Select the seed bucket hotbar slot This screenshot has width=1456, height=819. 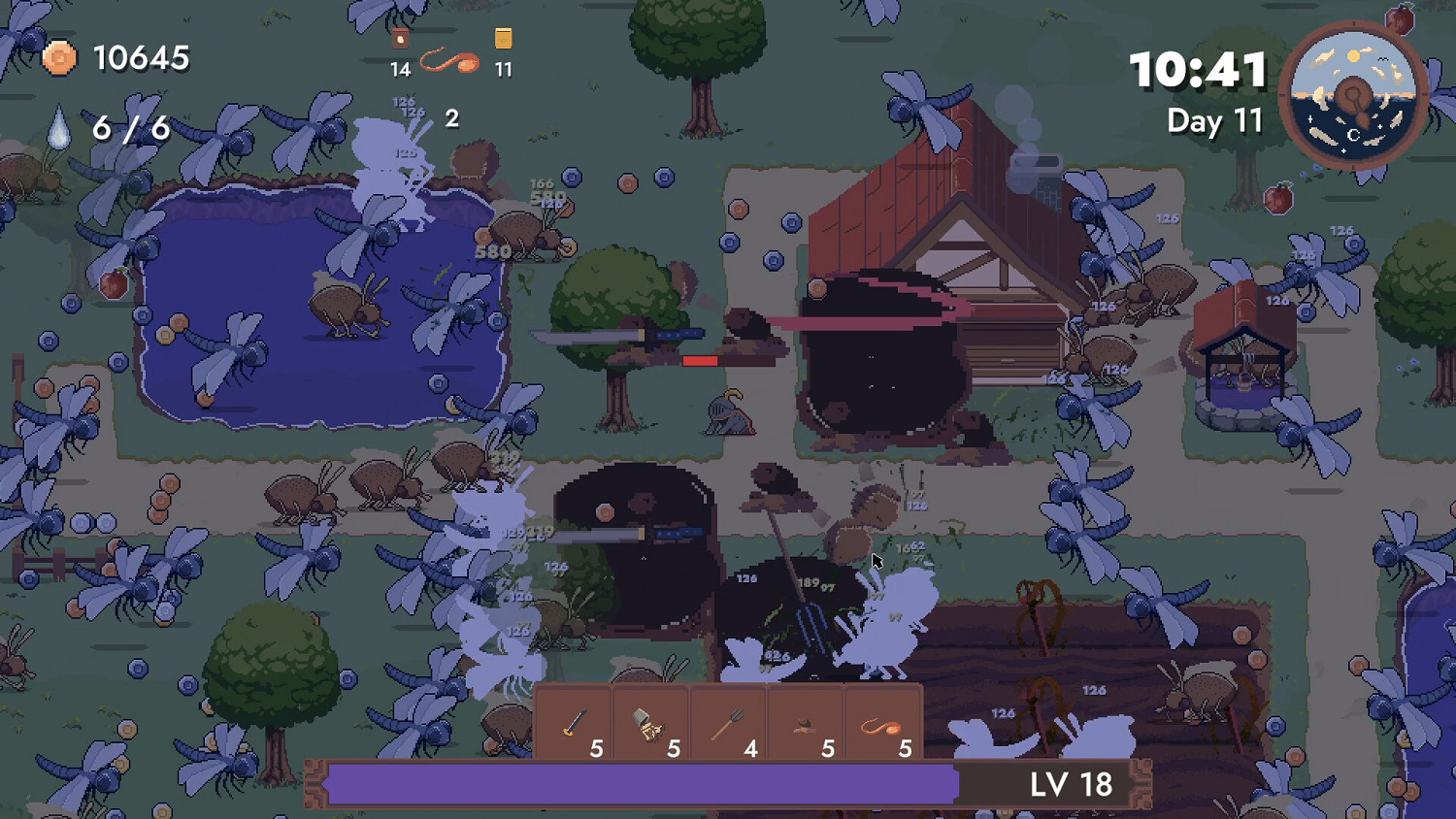(651, 723)
